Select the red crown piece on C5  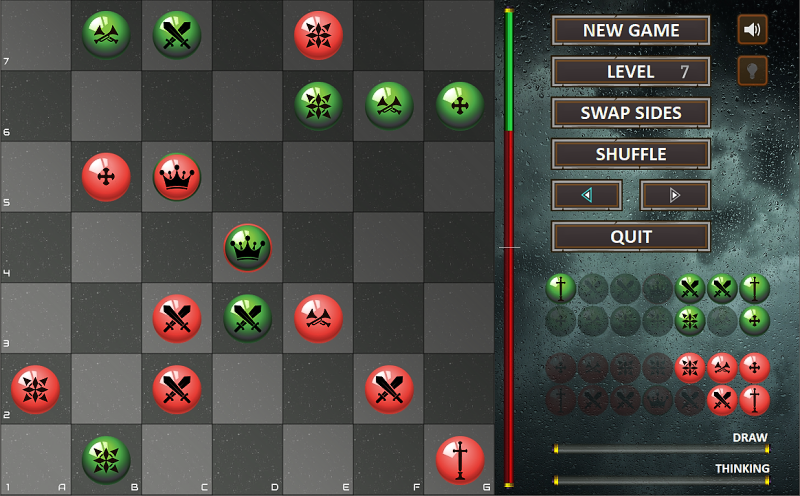click(177, 177)
